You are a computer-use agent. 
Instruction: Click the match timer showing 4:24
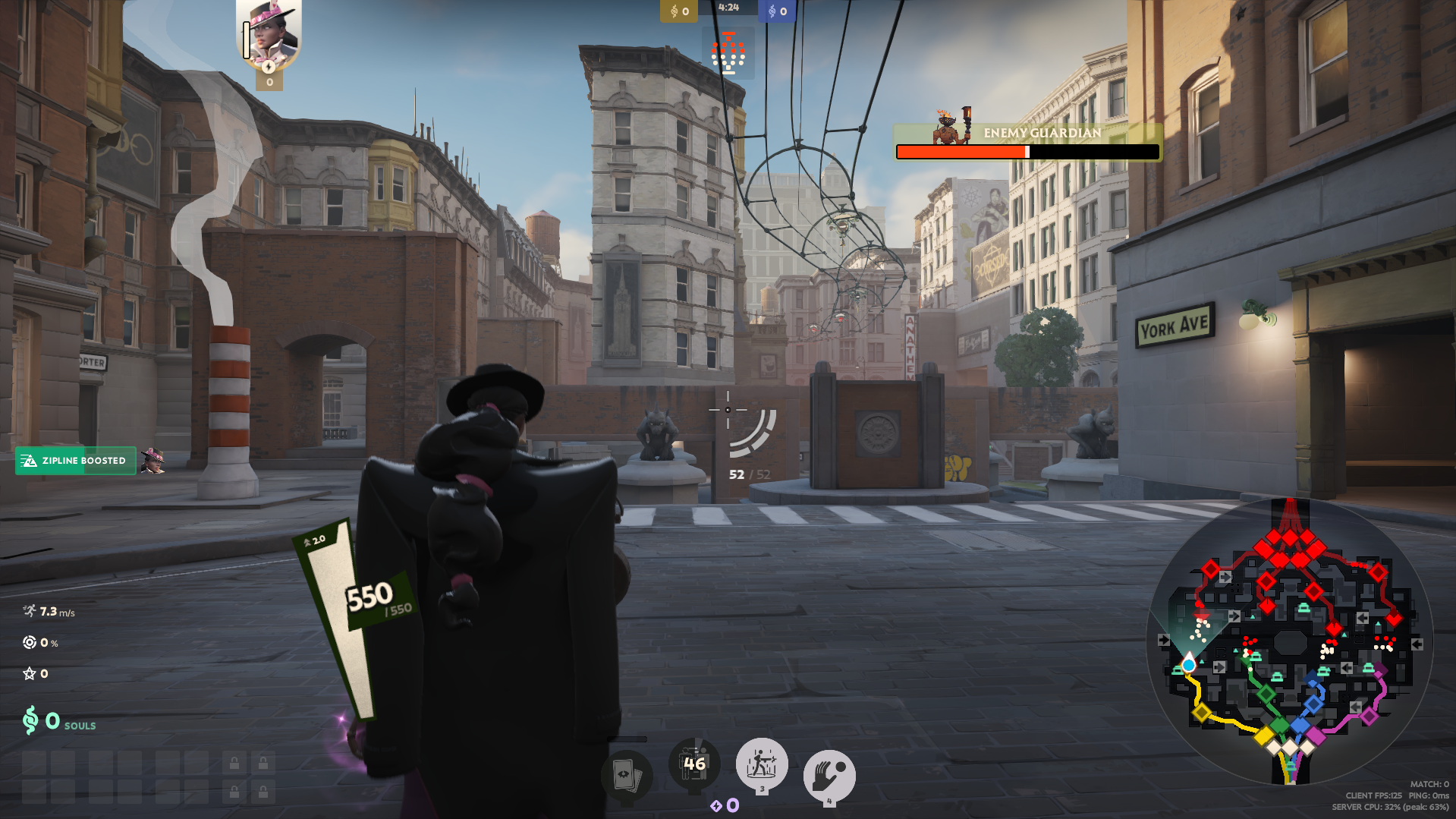click(x=728, y=11)
